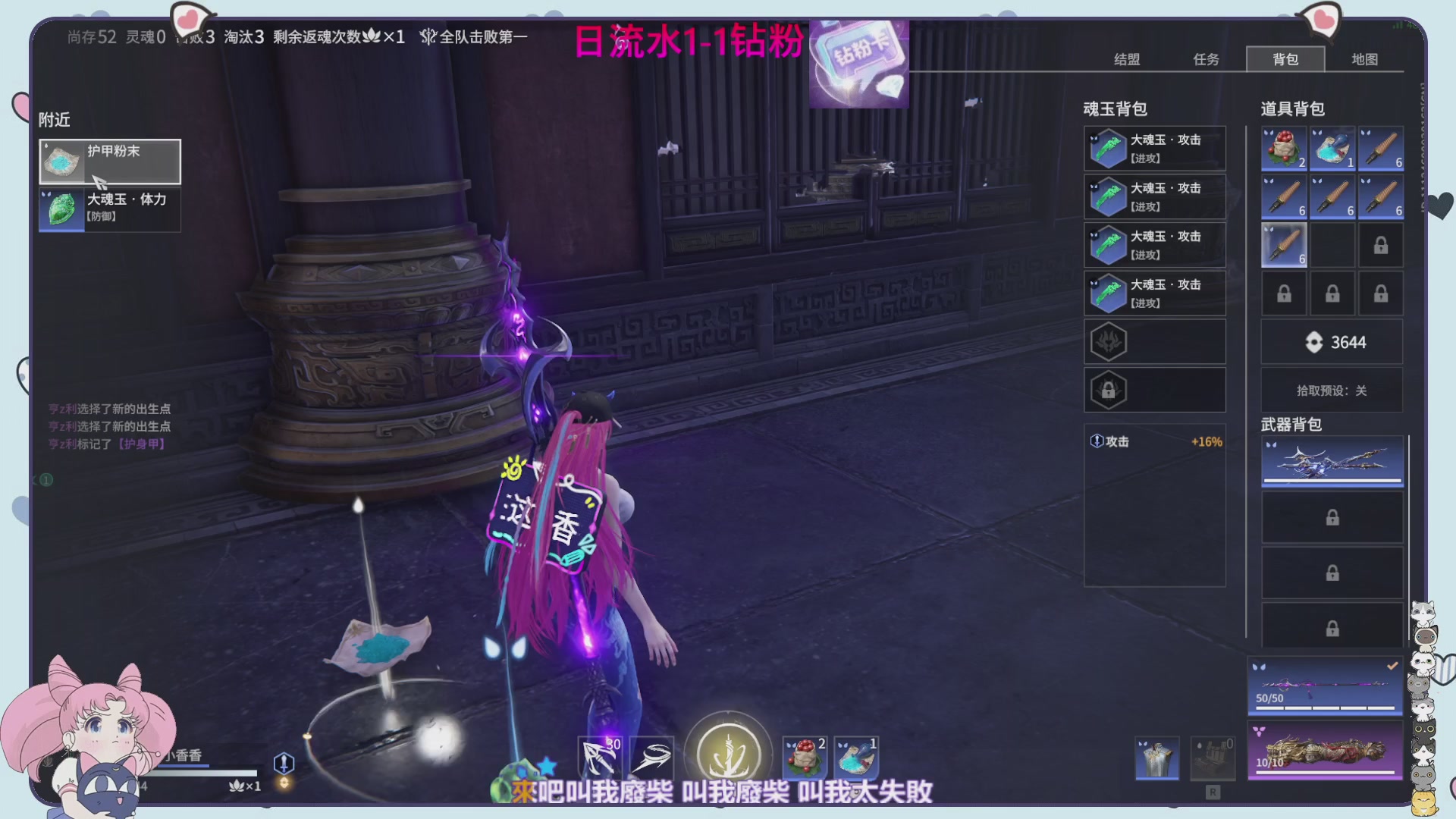Click the locked slot in the soul jade bag
Screen dimensions: 1456x819
point(1154,390)
